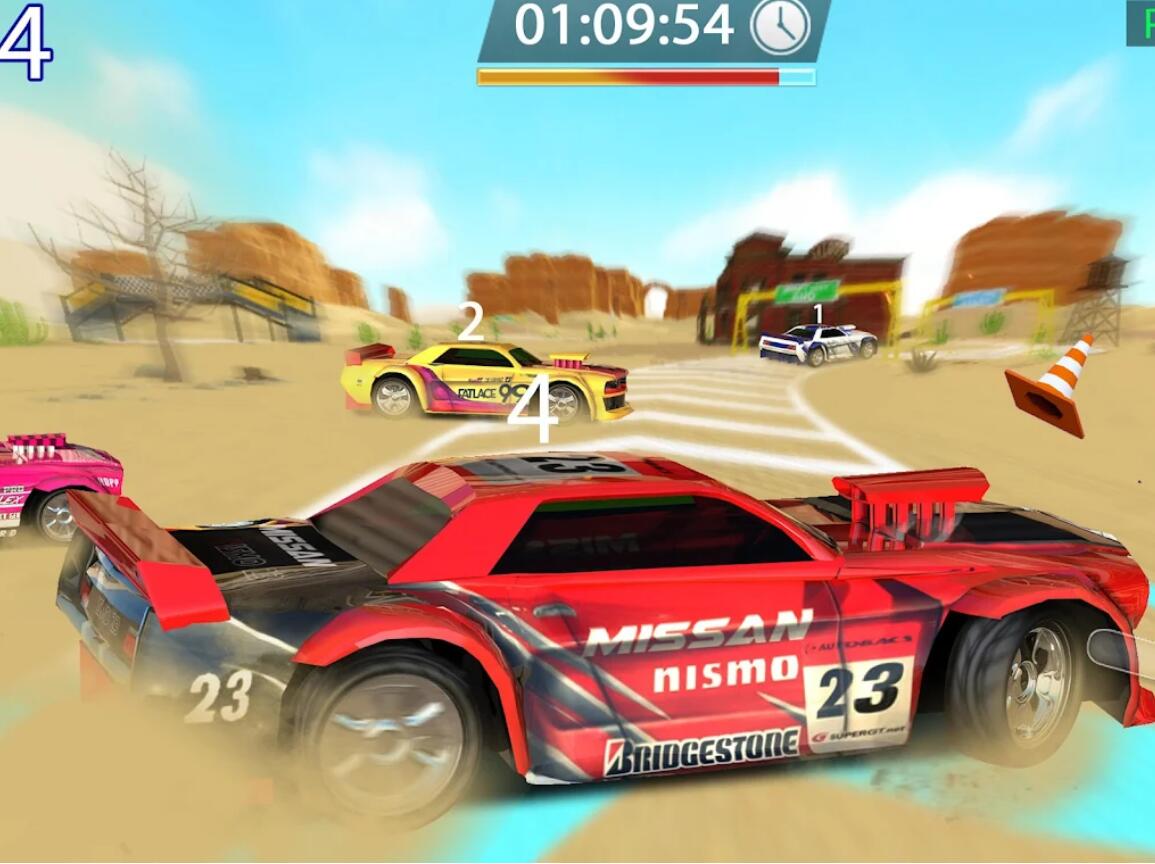
Task: Tap the green-lettered button in the corner
Action: coord(1142,23)
